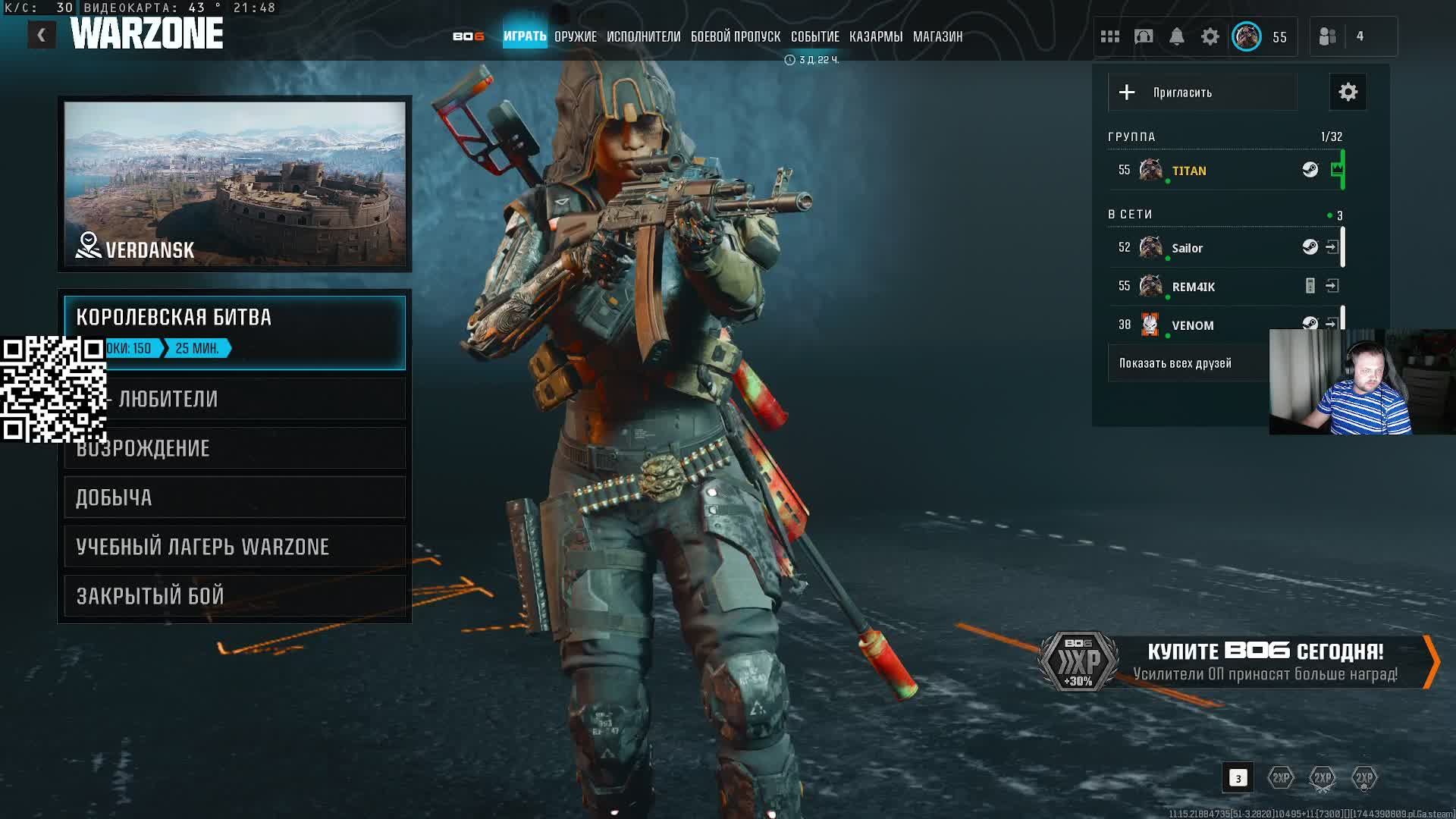Open the notifications bell

click(x=1176, y=36)
